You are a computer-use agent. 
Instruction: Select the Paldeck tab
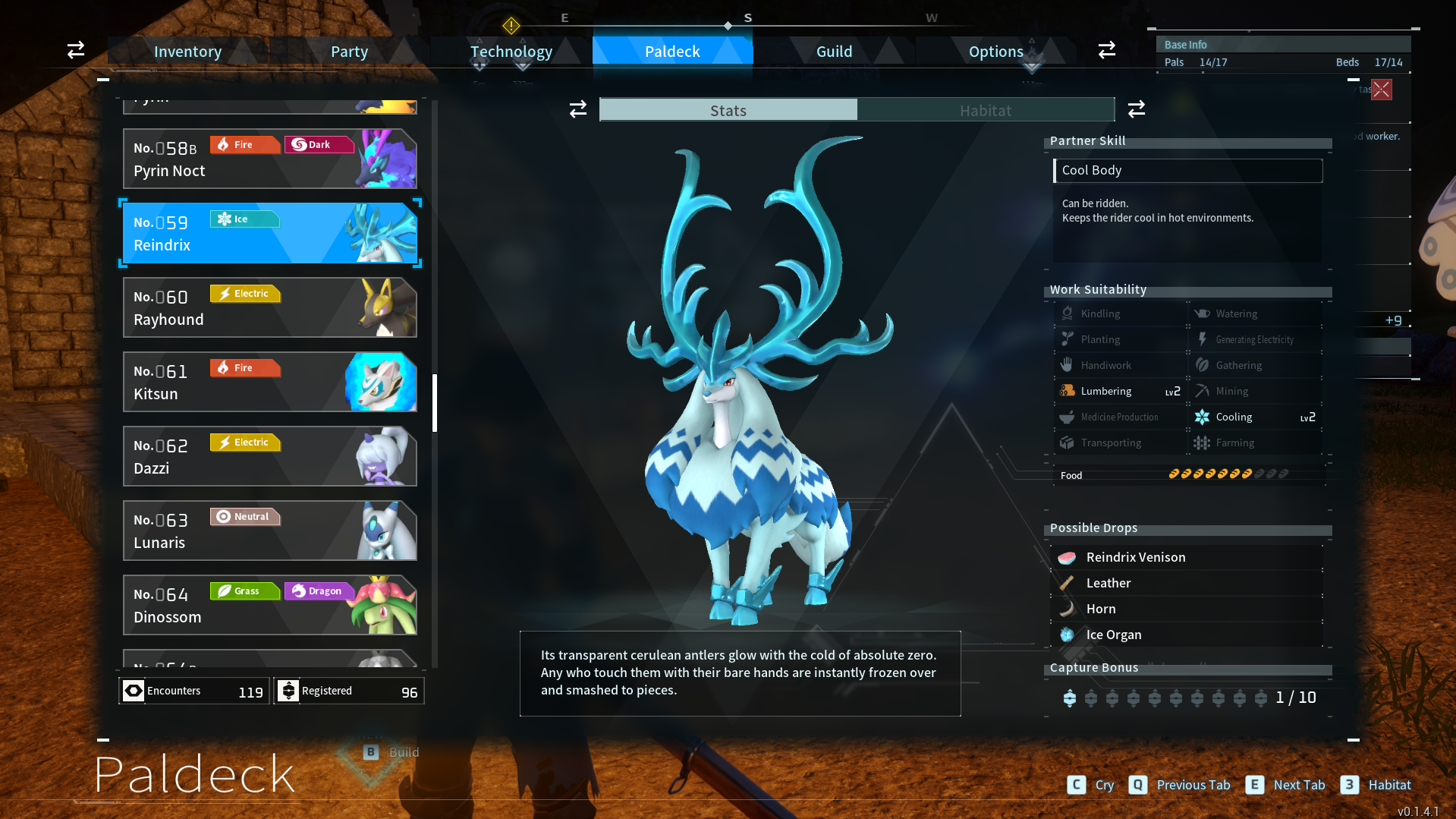[672, 52]
